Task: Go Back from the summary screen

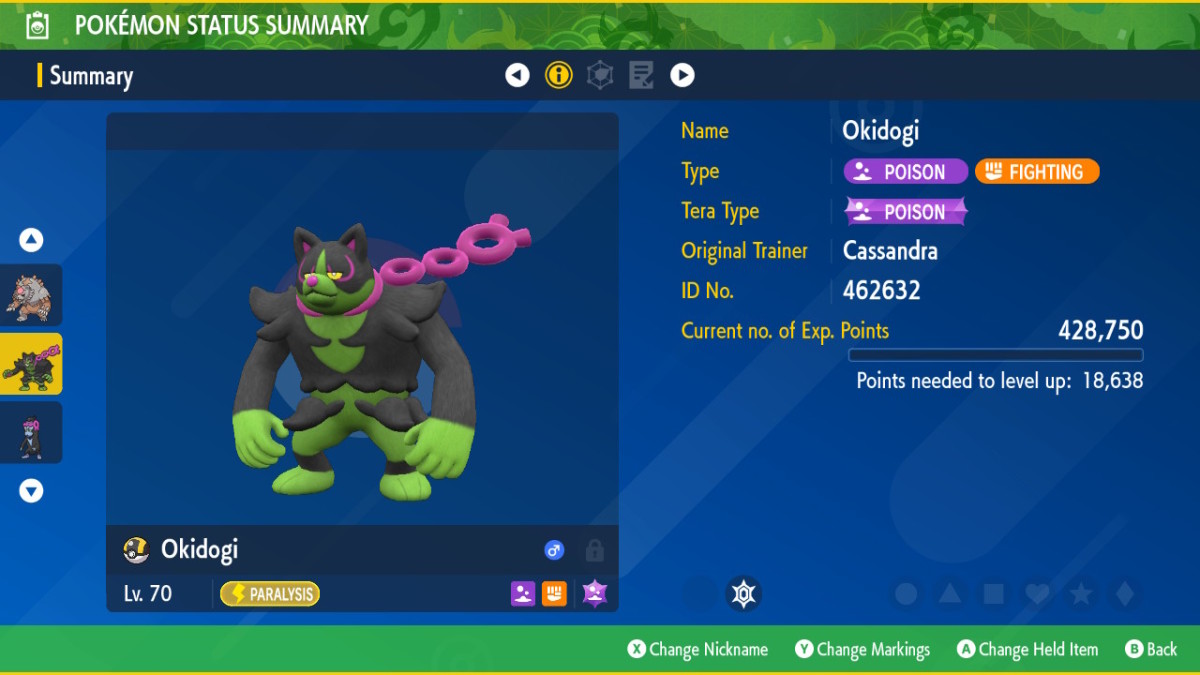Action: (x=1151, y=650)
